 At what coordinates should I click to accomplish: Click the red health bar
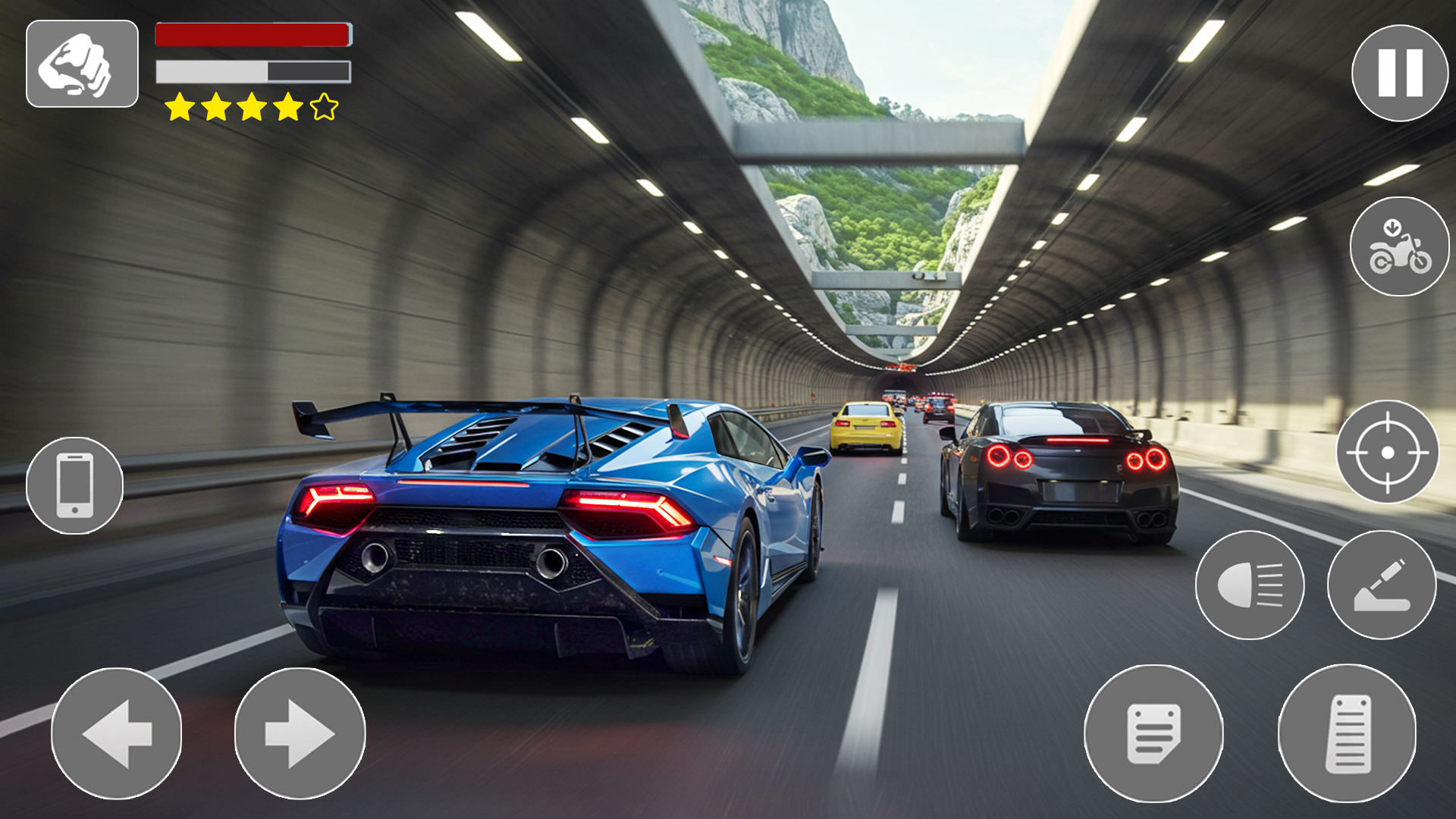tap(252, 33)
